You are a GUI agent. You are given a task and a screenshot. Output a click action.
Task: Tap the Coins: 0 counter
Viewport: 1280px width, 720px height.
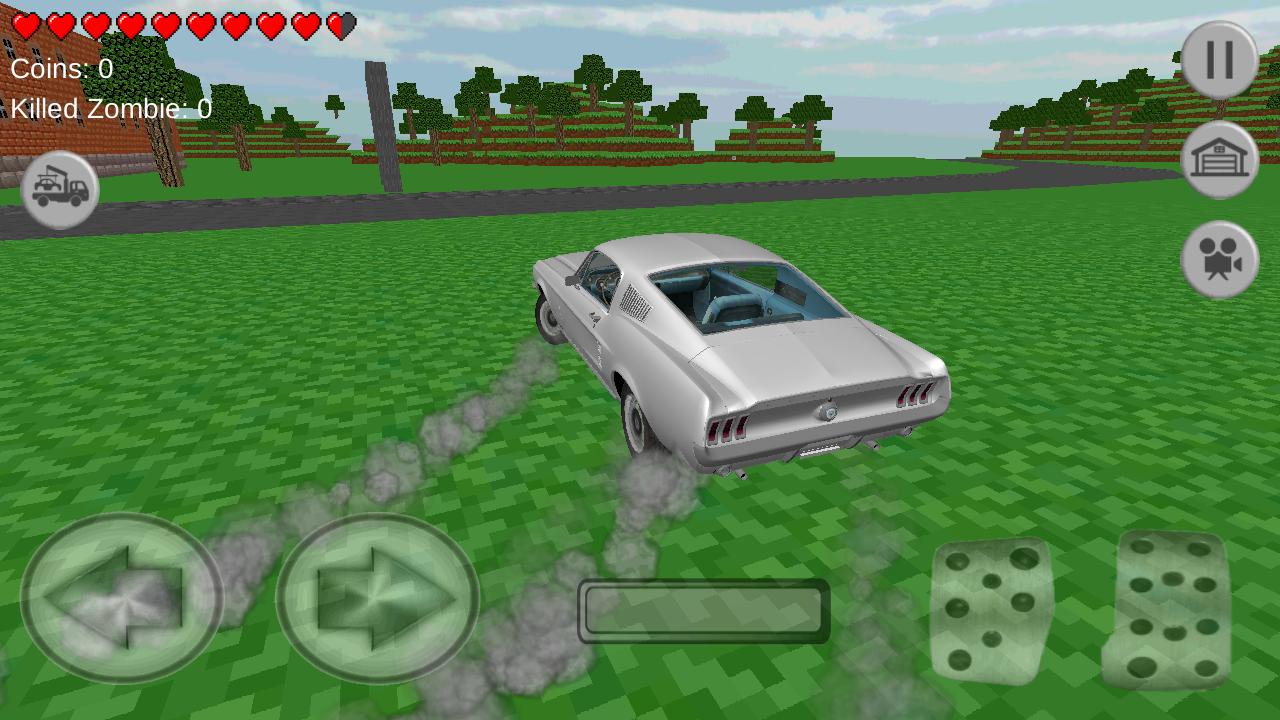[60, 68]
